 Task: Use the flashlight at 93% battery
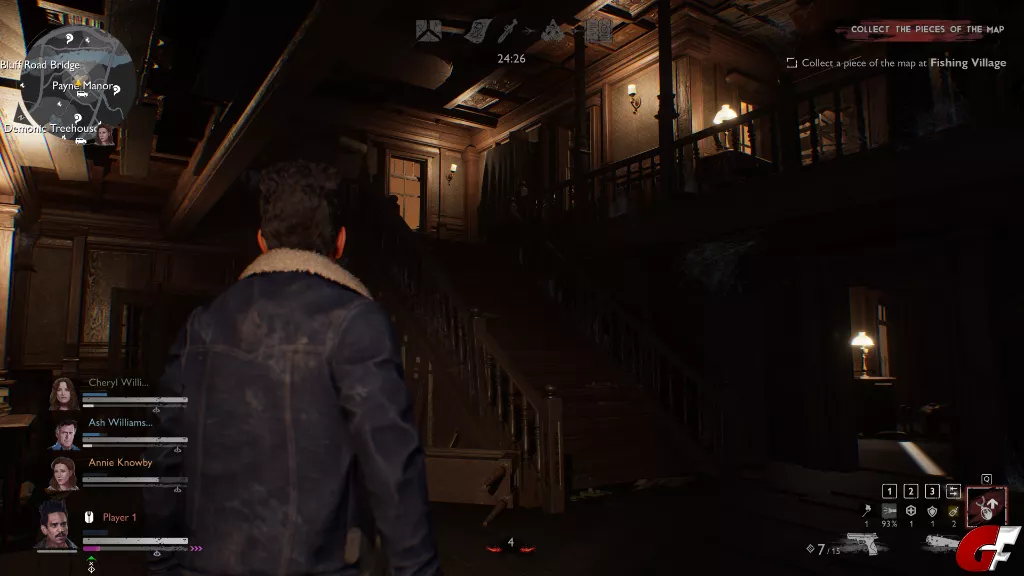pyautogui.click(x=888, y=511)
